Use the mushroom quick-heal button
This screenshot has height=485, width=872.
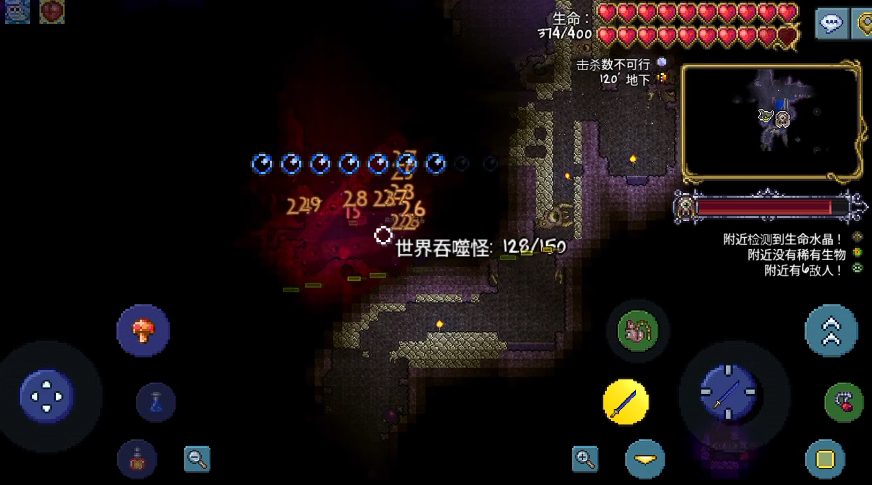(143, 331)
